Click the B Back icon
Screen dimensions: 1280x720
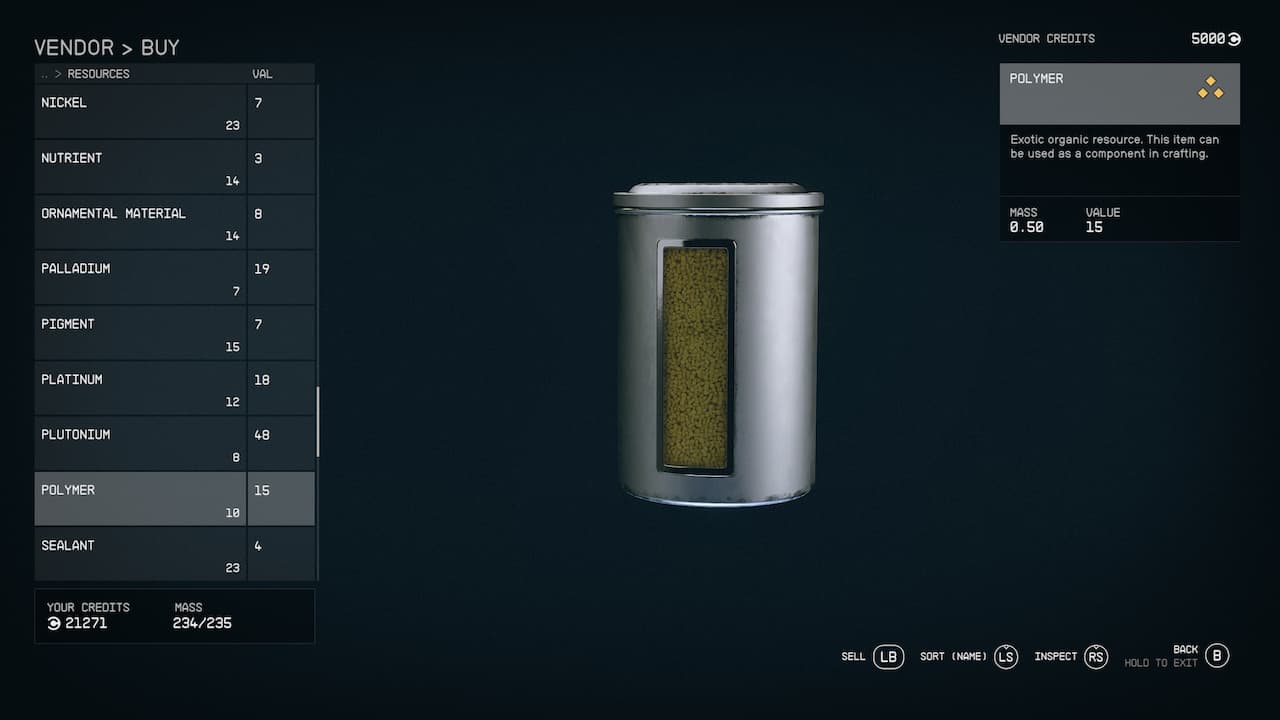coord(1217,656)
